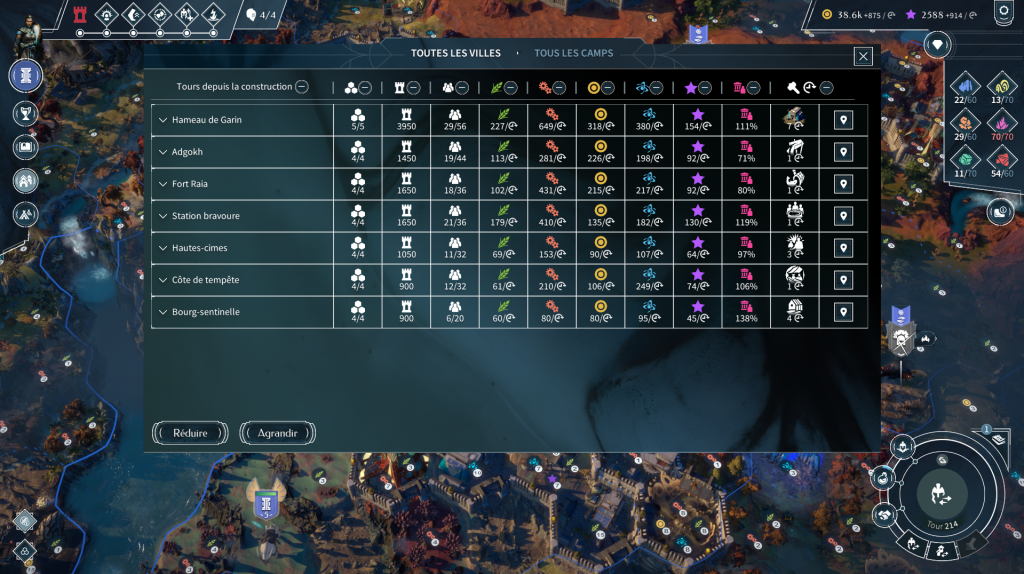This screenshot has width=1024, height=574.
Task: Expand the Hautes-cimes row
Action: point(163,248)
